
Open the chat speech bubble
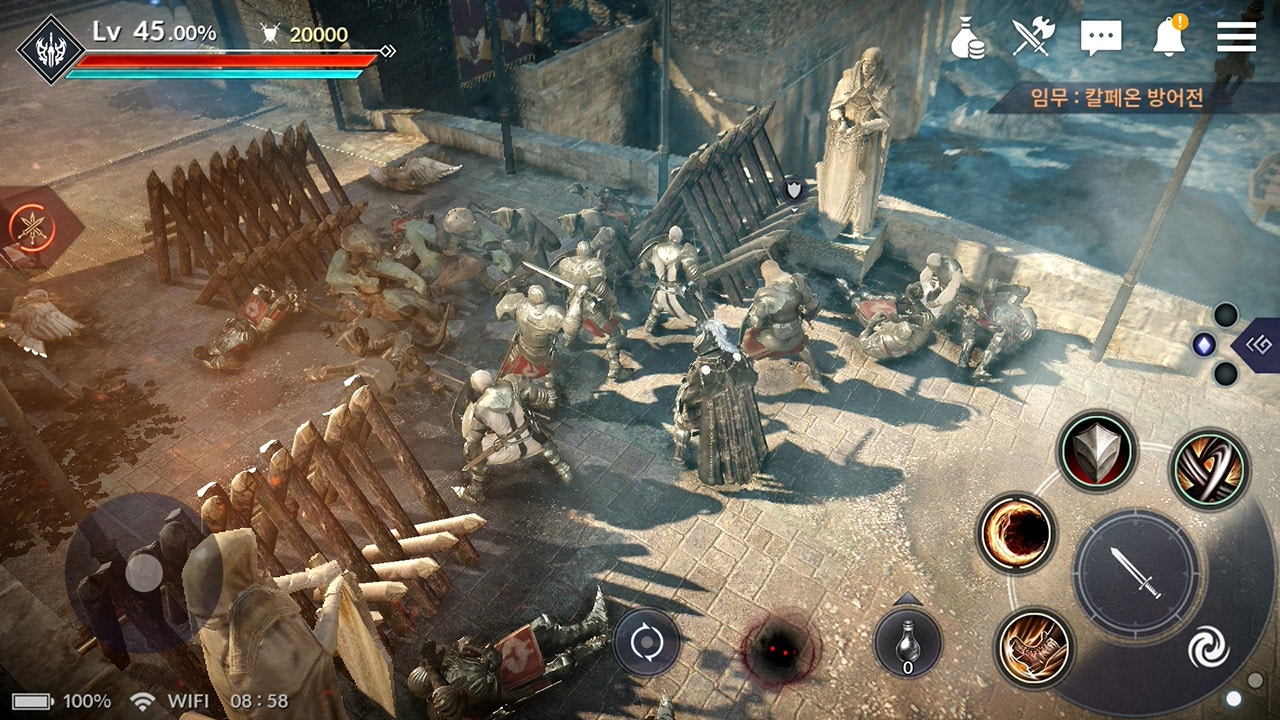[x=1101, y=38]
